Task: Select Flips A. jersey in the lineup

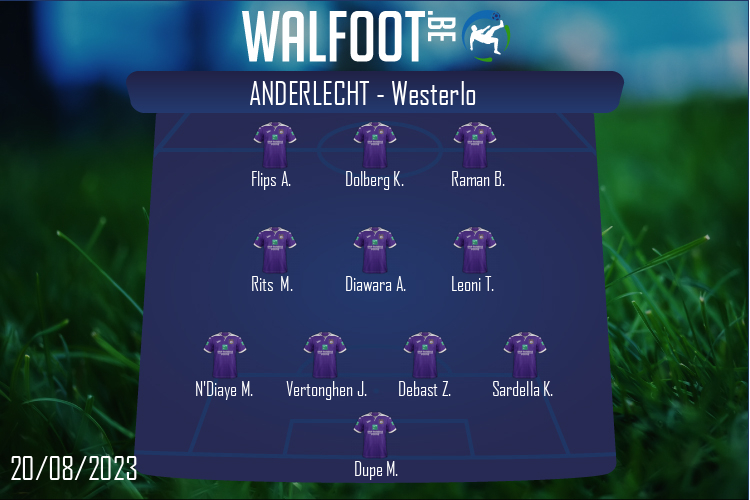Action: click(x=274, y=145)
